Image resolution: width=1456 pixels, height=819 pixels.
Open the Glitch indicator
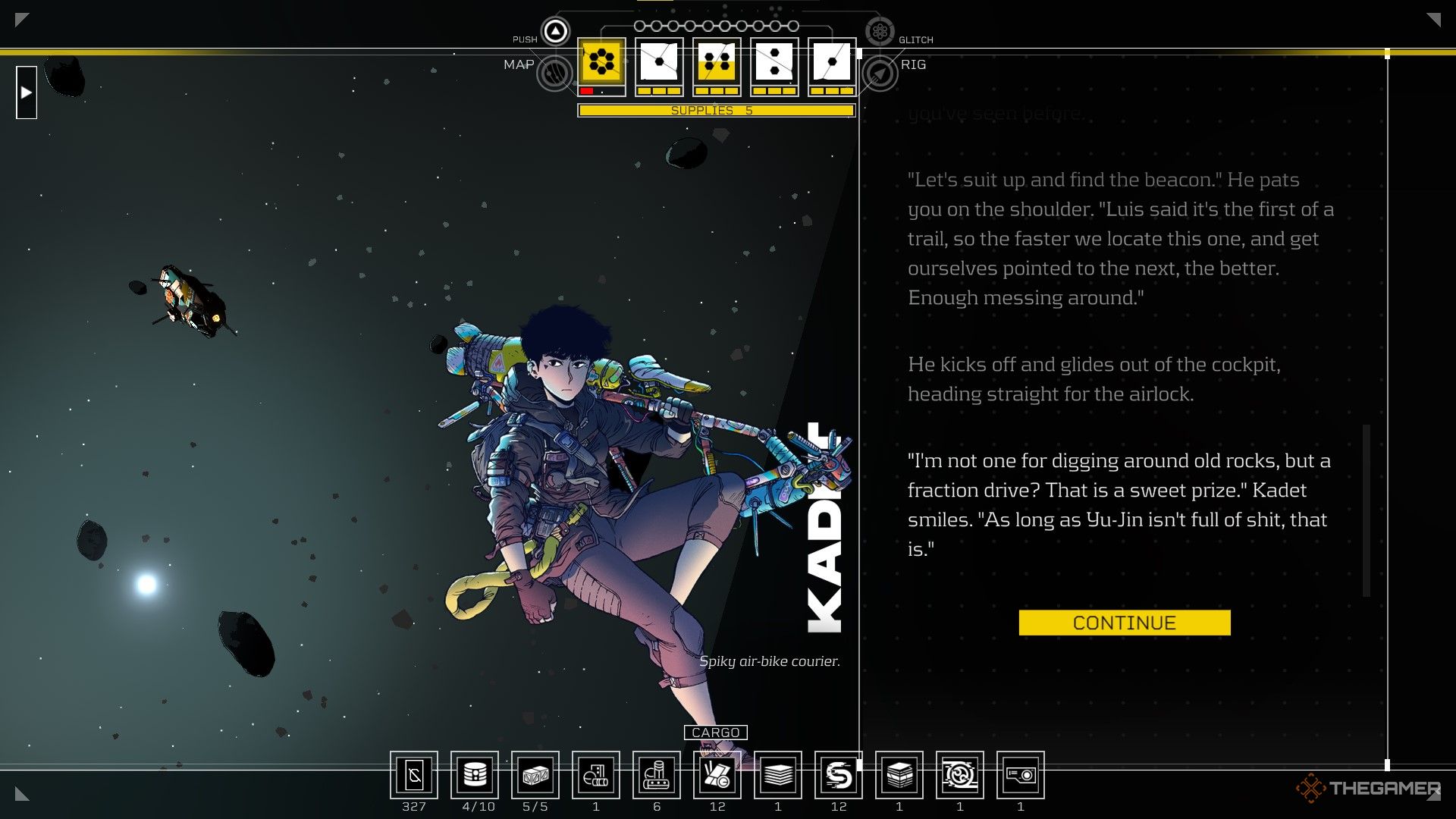pos(880,31)
